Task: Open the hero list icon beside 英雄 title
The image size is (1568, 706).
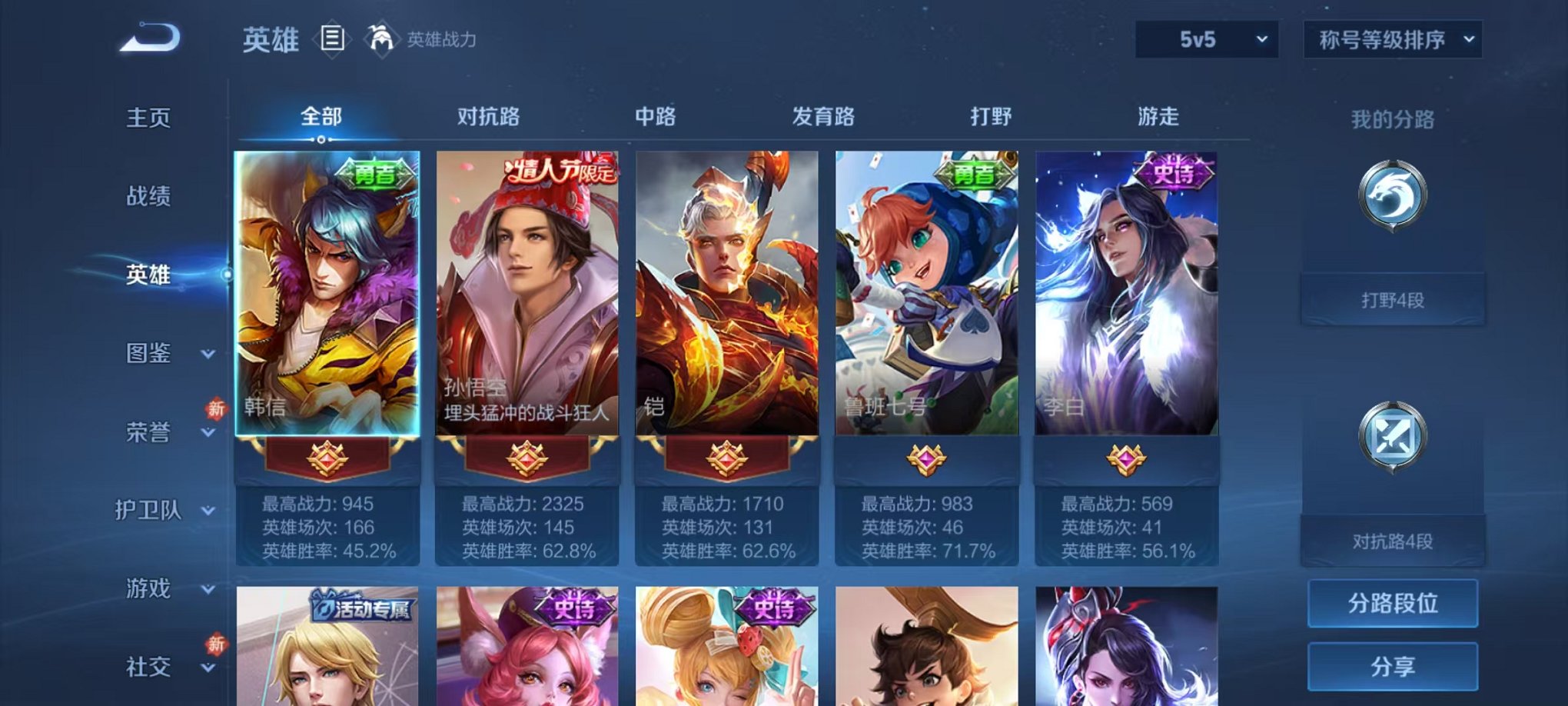Action: (x=332, y=38)
